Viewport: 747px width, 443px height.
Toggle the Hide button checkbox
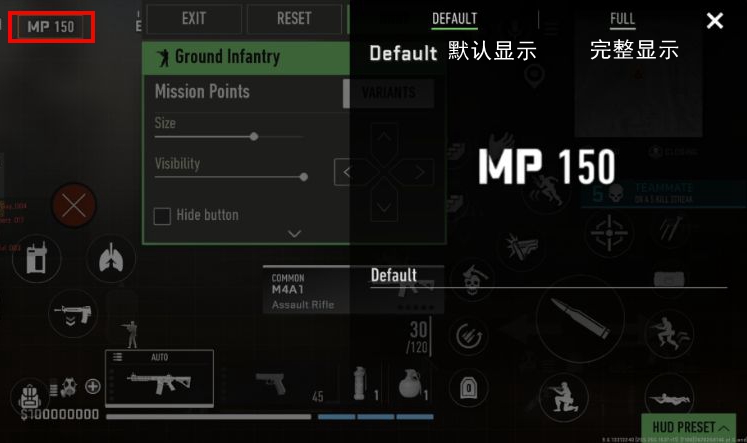click(162, 215)
